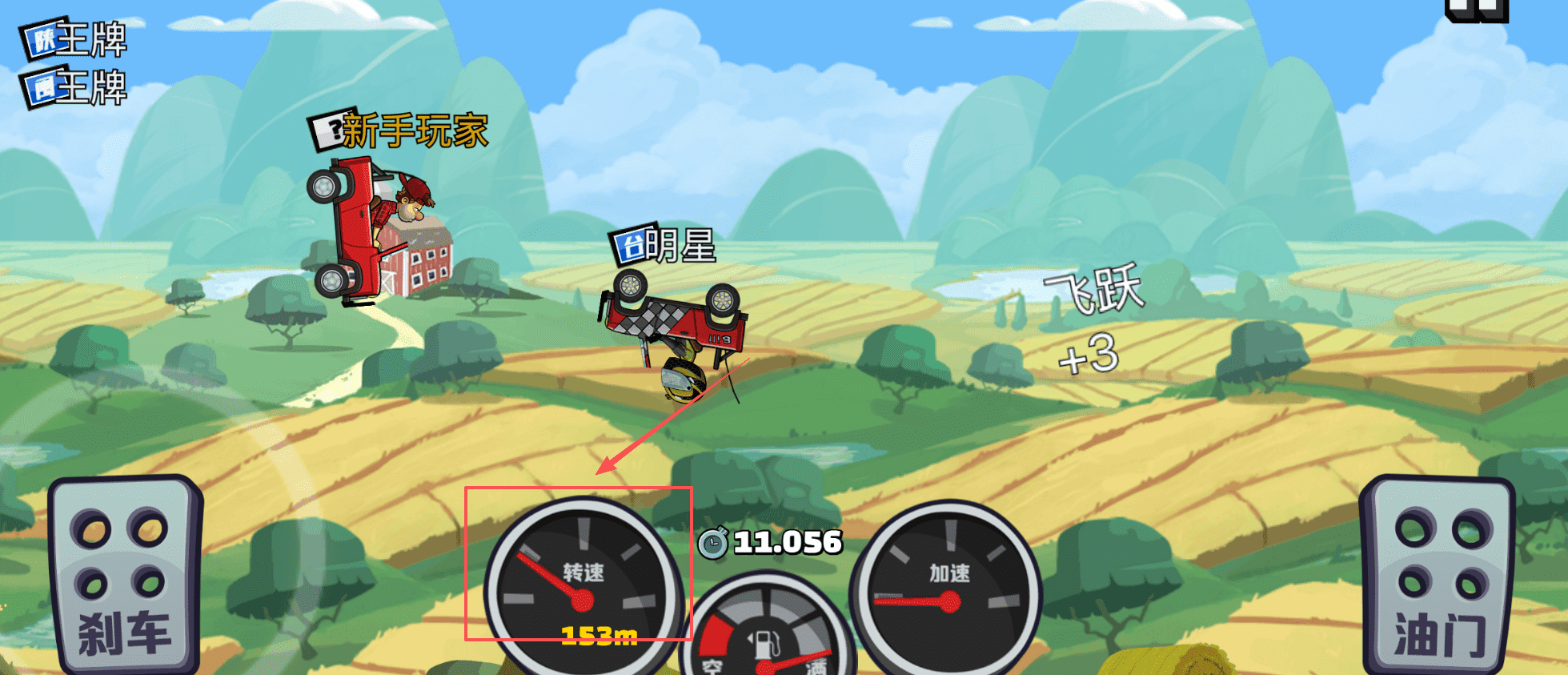
Task: Tap the 刹车 brake pedal
Action: (x=124, y=575)
